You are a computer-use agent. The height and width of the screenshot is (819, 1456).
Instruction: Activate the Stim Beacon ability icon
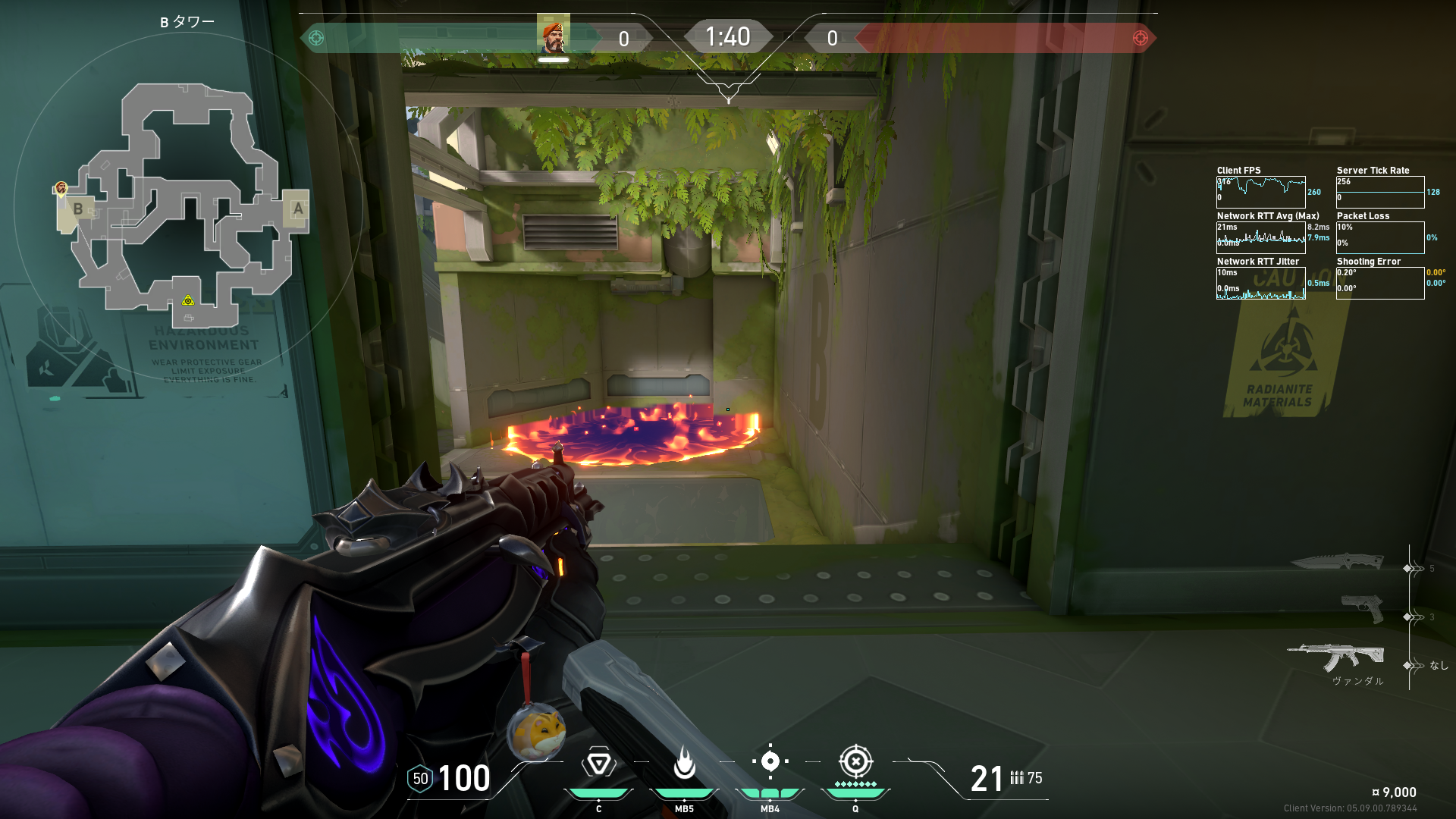[x=598, y=763]
